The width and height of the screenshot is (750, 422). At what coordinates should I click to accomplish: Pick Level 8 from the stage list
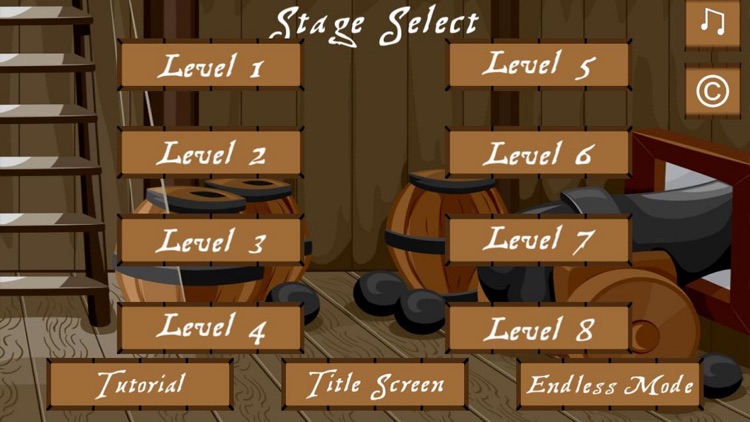tap(538, 327)
